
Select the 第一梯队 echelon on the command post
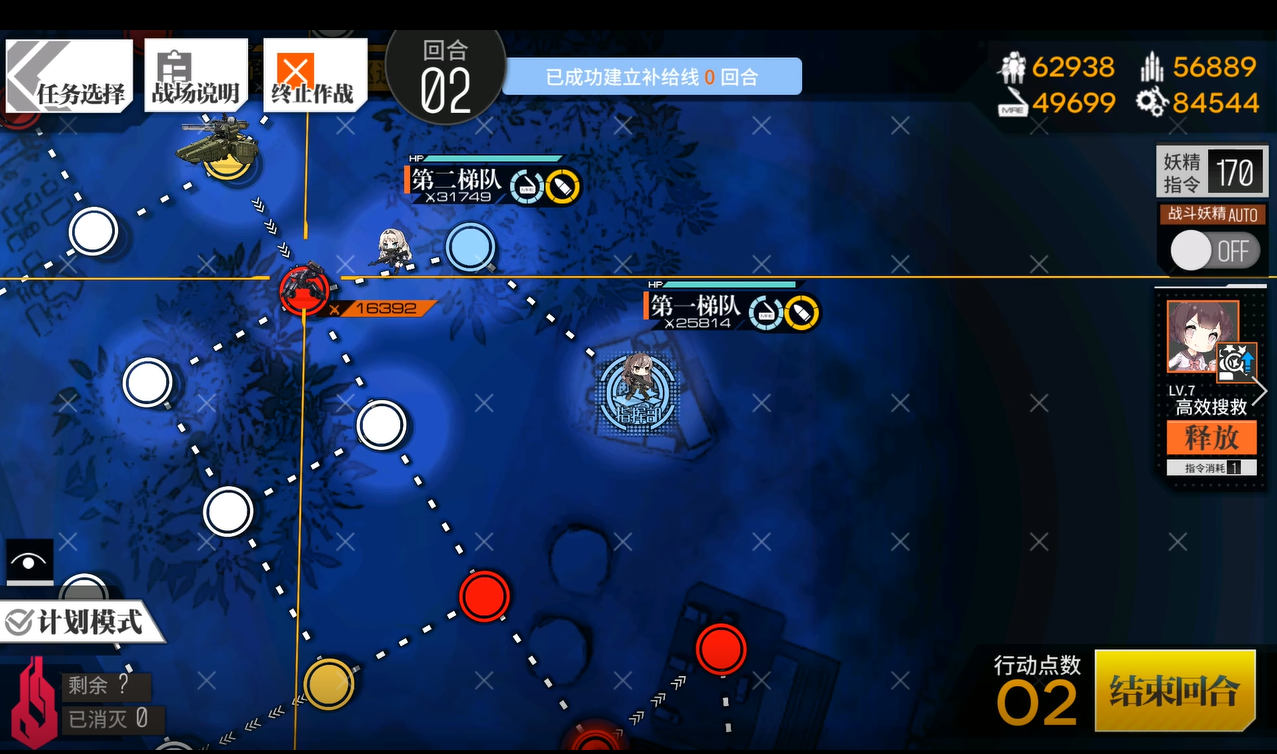click(638, 383)
